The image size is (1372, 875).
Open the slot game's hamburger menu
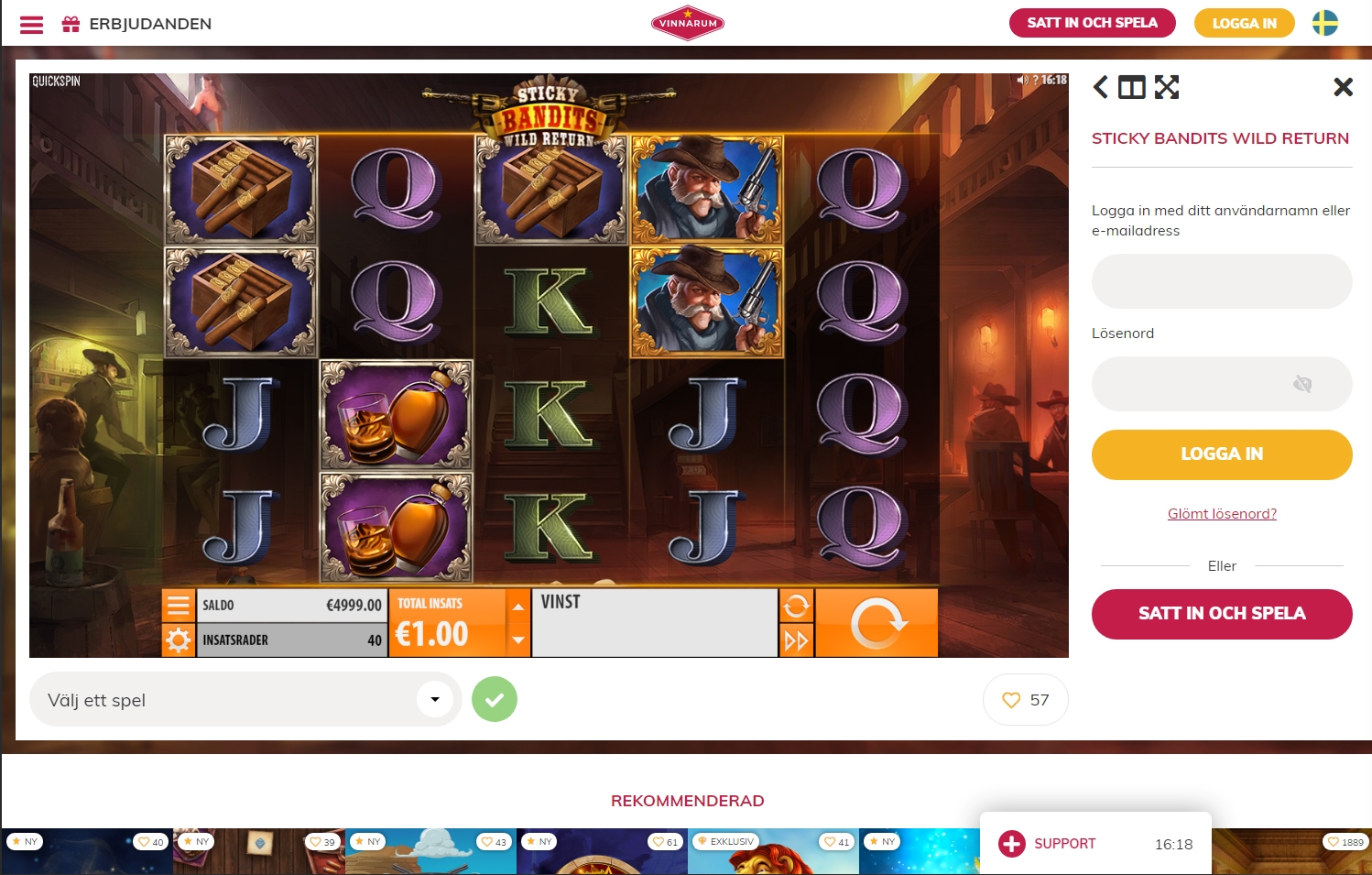point(179,605)
